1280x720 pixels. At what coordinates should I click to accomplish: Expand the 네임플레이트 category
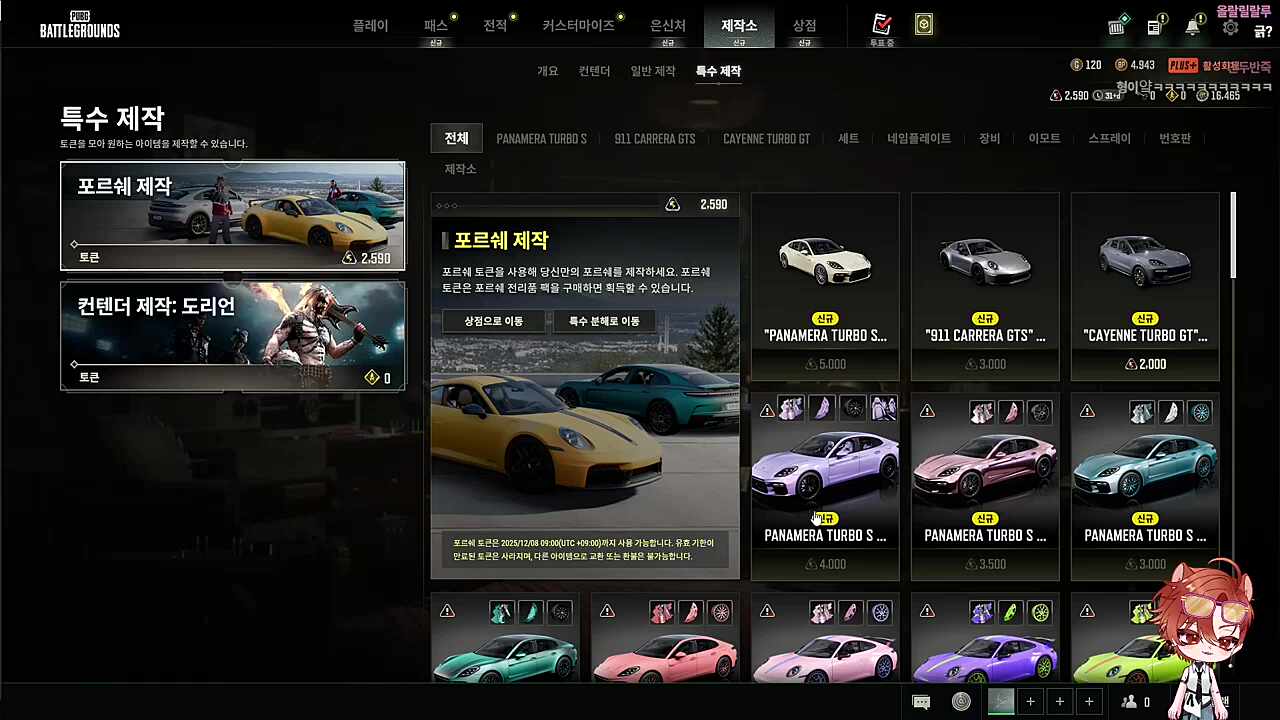pyautogui.click(x=918, y=139)
